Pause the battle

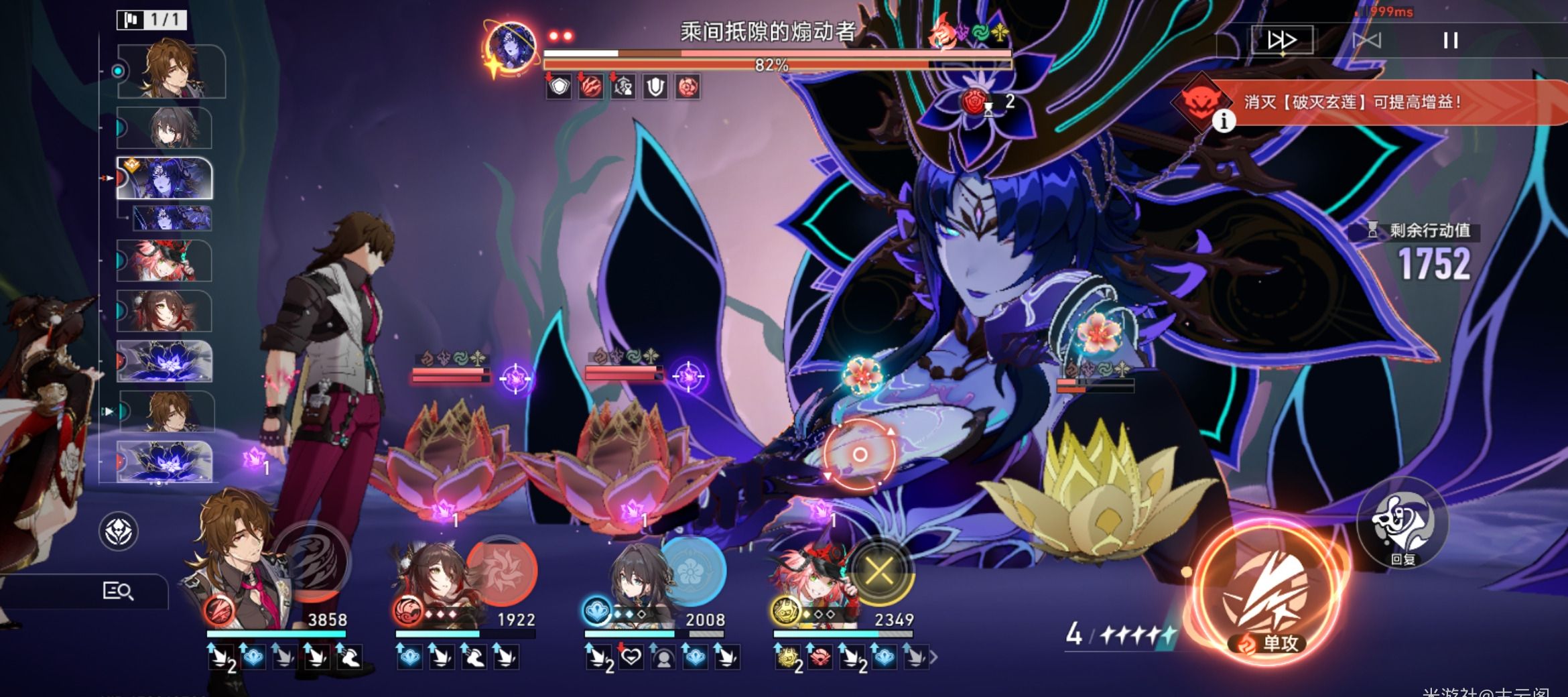tap(1450, 41)
